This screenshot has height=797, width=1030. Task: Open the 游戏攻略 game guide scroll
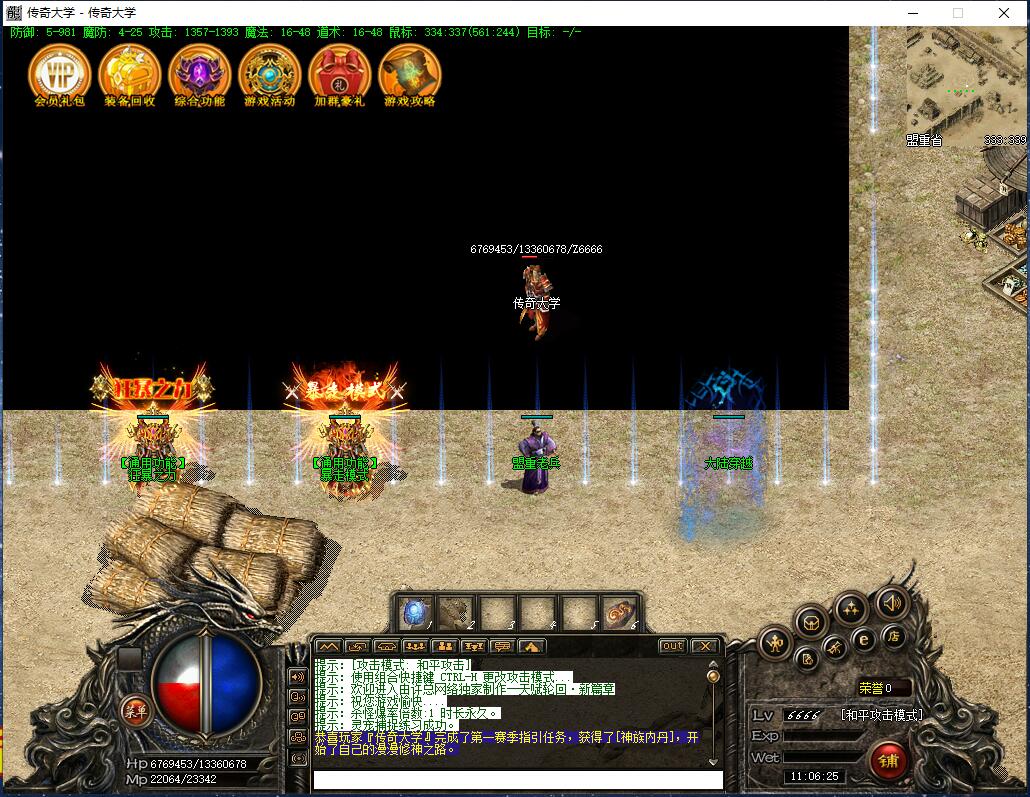click(410, 72)
